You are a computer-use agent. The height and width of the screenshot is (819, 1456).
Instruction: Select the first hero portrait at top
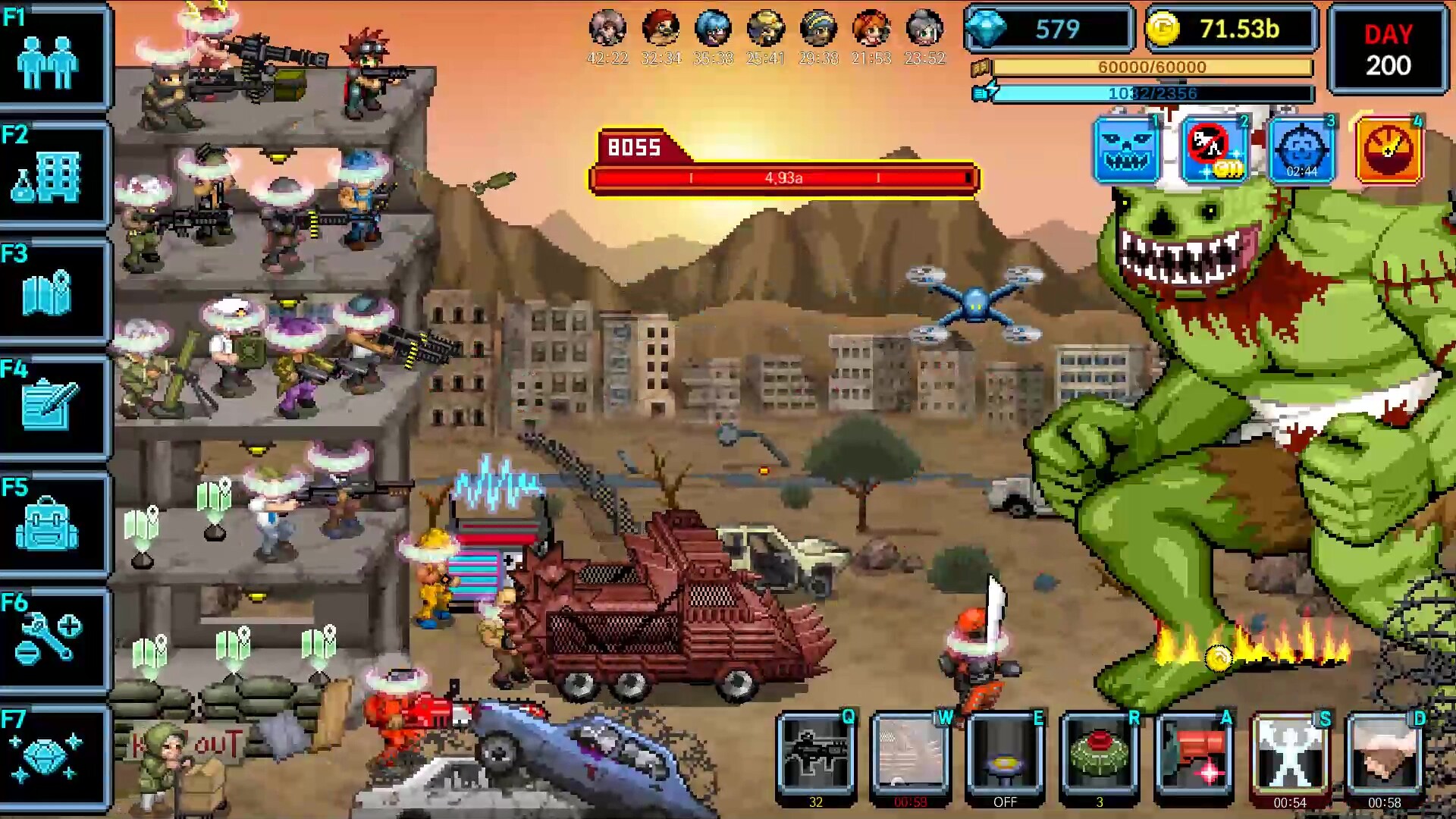[x=608, y=29]
